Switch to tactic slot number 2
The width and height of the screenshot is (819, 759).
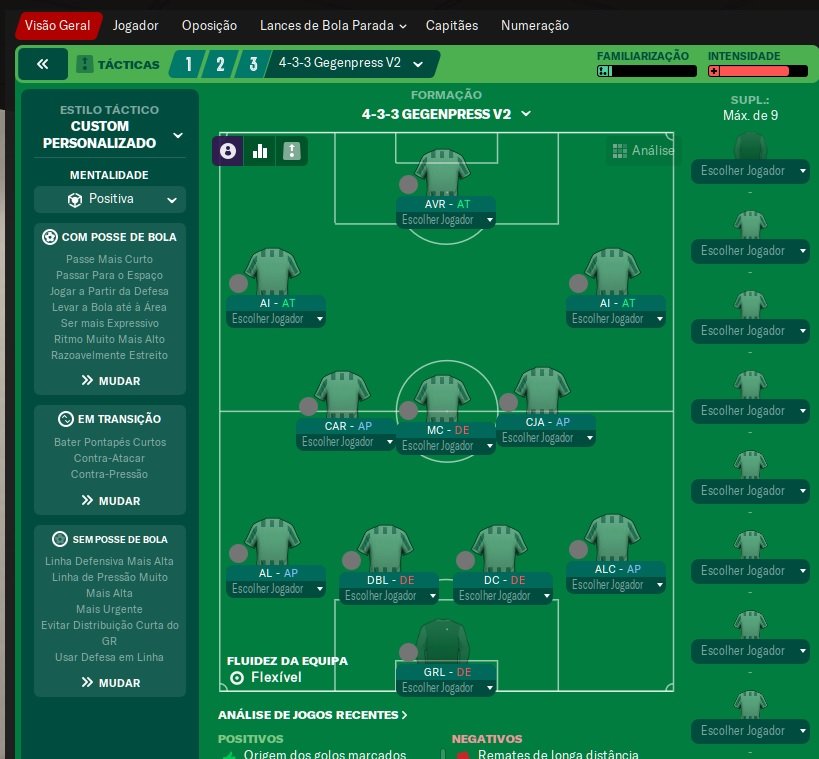tap(220, 65)
